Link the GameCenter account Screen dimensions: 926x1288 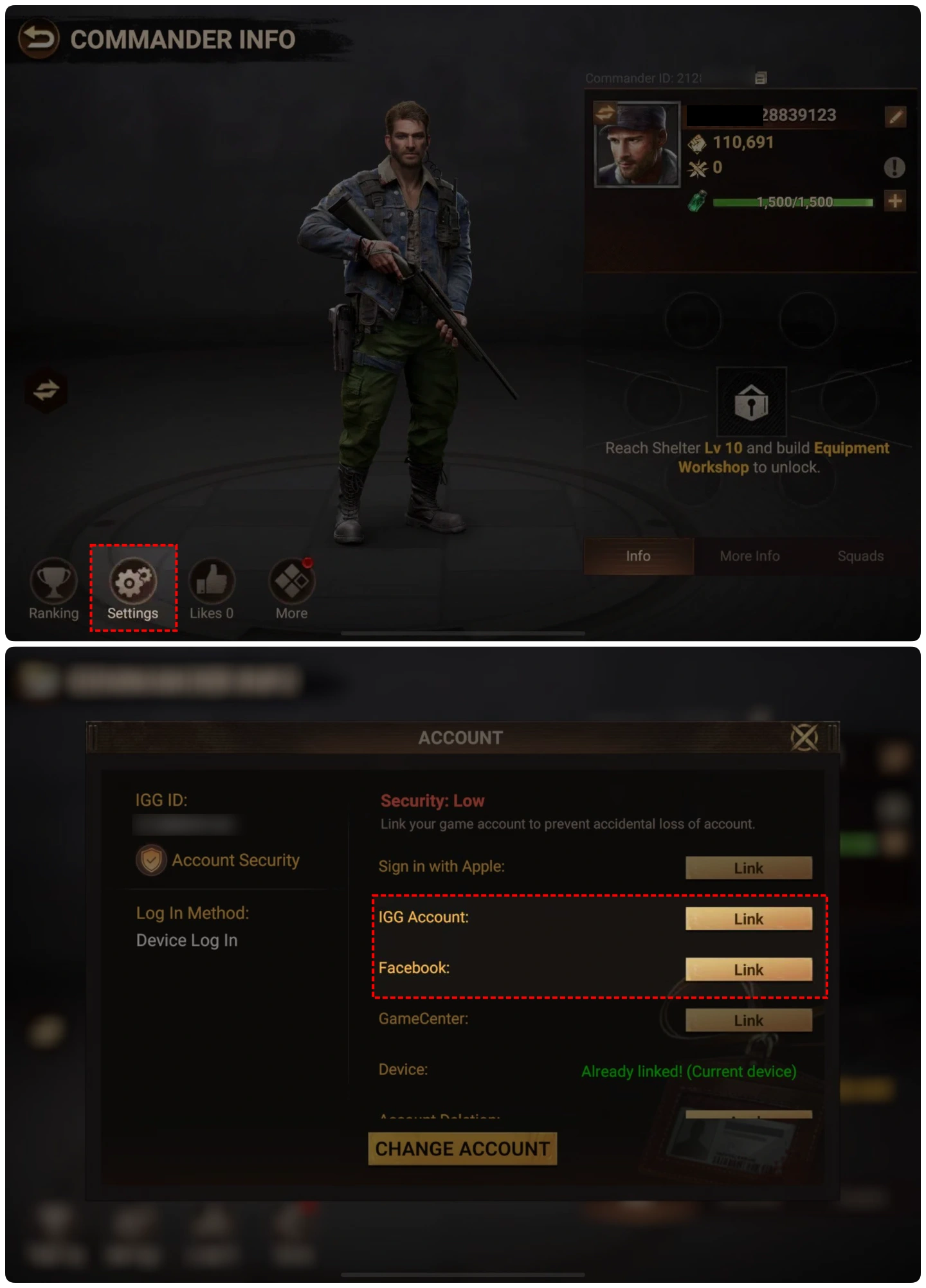749,1020
